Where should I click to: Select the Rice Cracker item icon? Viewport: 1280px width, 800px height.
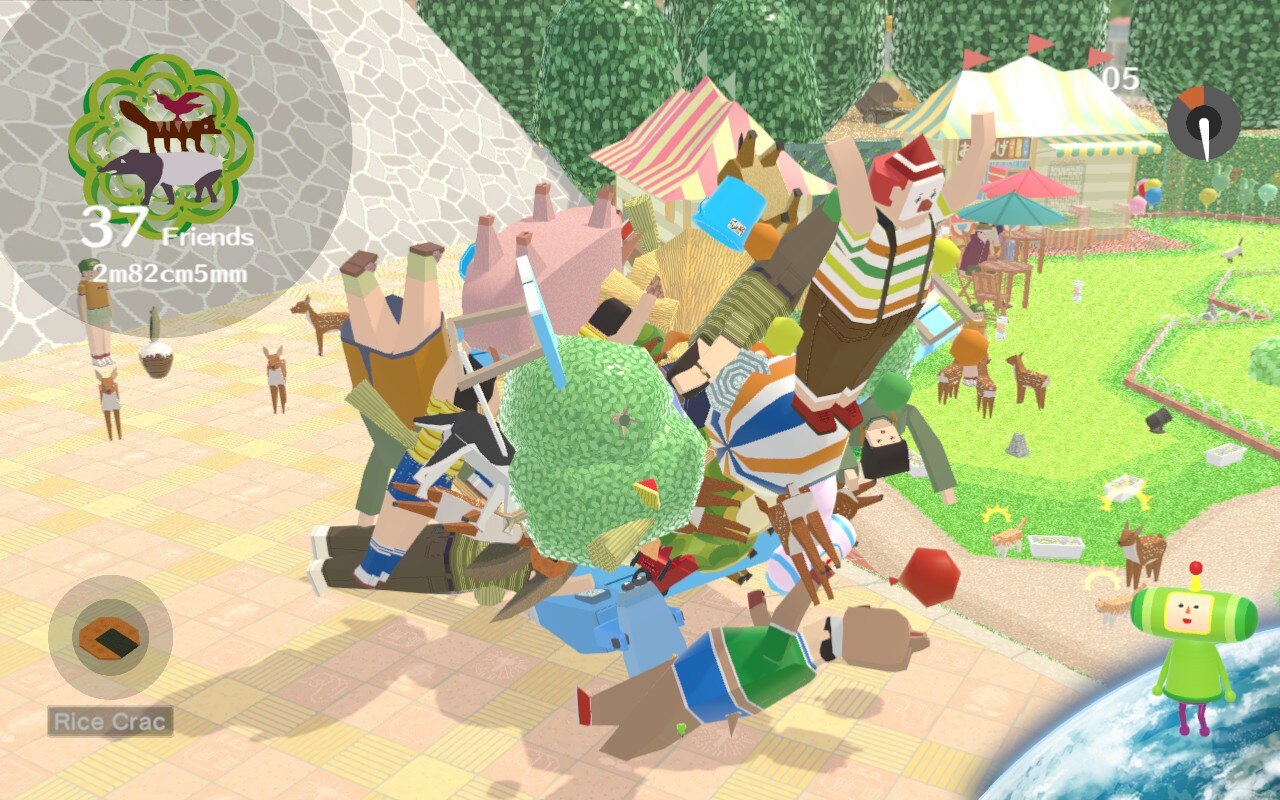[111, 636]
